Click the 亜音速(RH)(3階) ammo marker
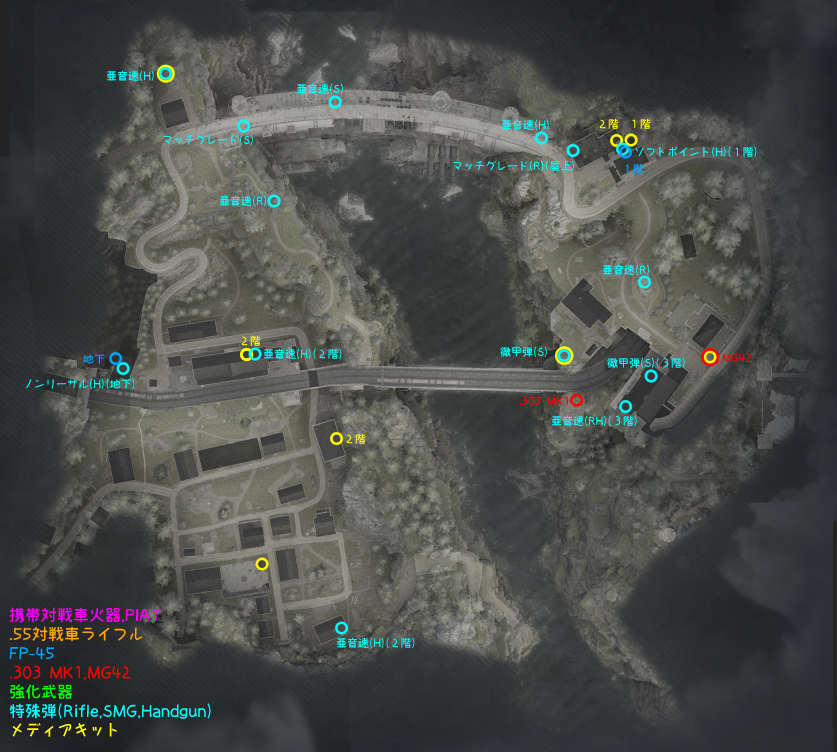The height and width of the screenshot is (752, 837). pos(626,407)
